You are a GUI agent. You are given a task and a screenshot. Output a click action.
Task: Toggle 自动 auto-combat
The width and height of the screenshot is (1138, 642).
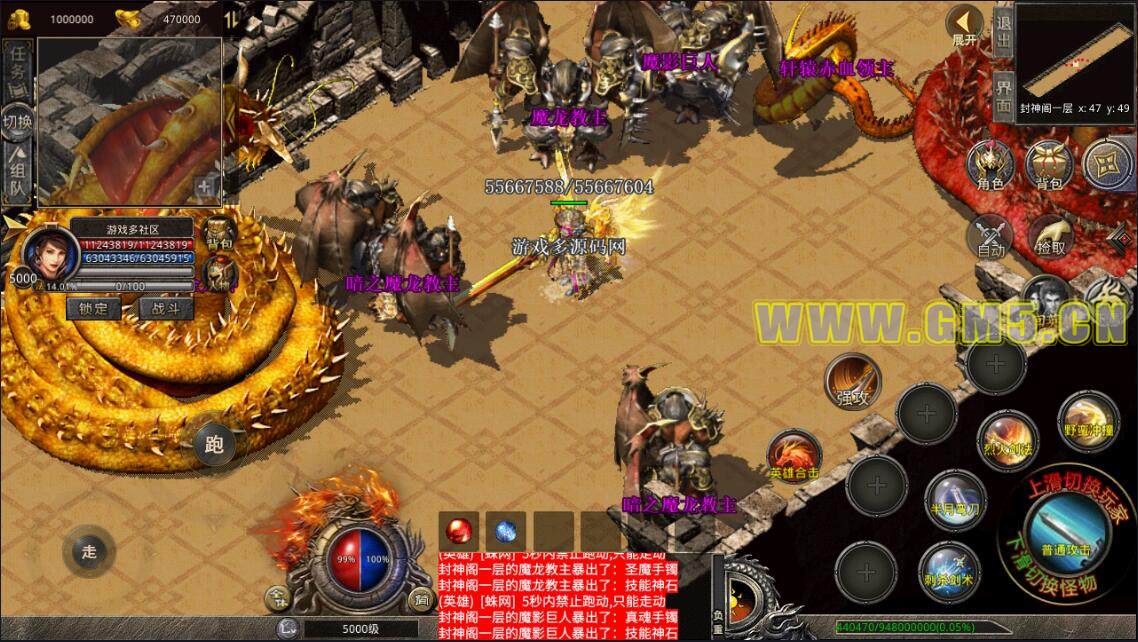point(990,236)
